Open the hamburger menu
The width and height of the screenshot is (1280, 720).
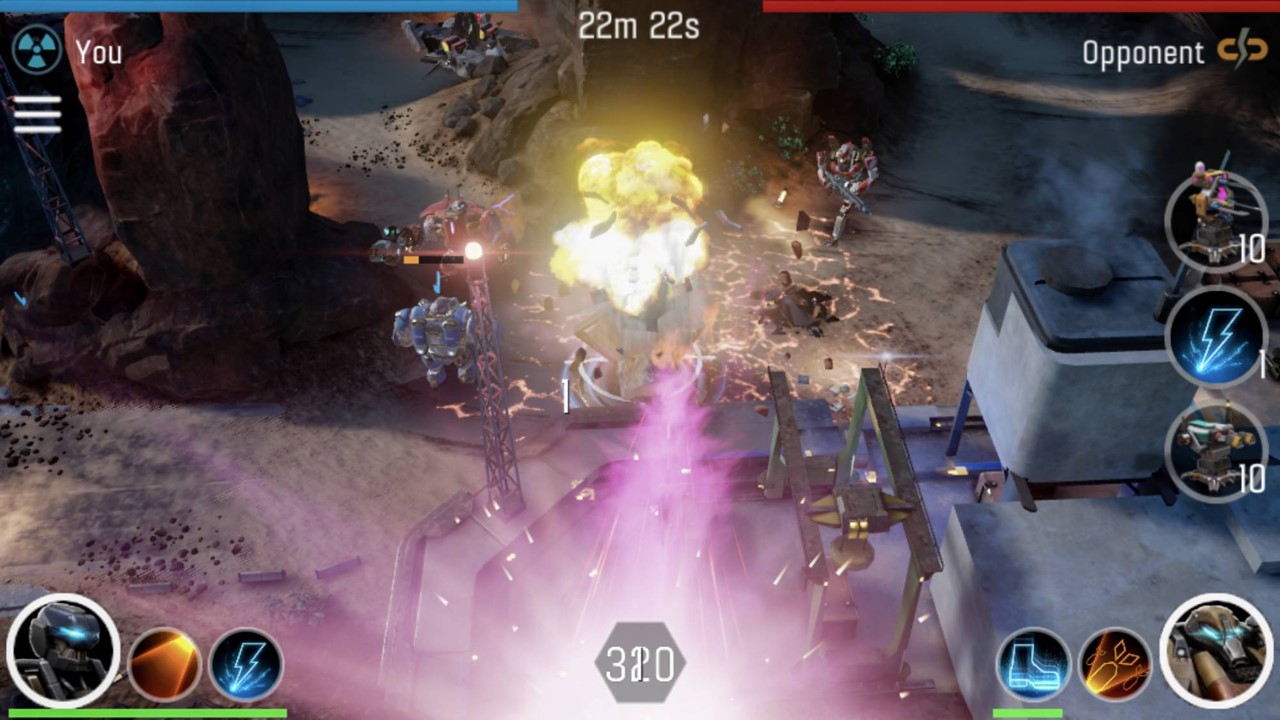tap(37, 114)
